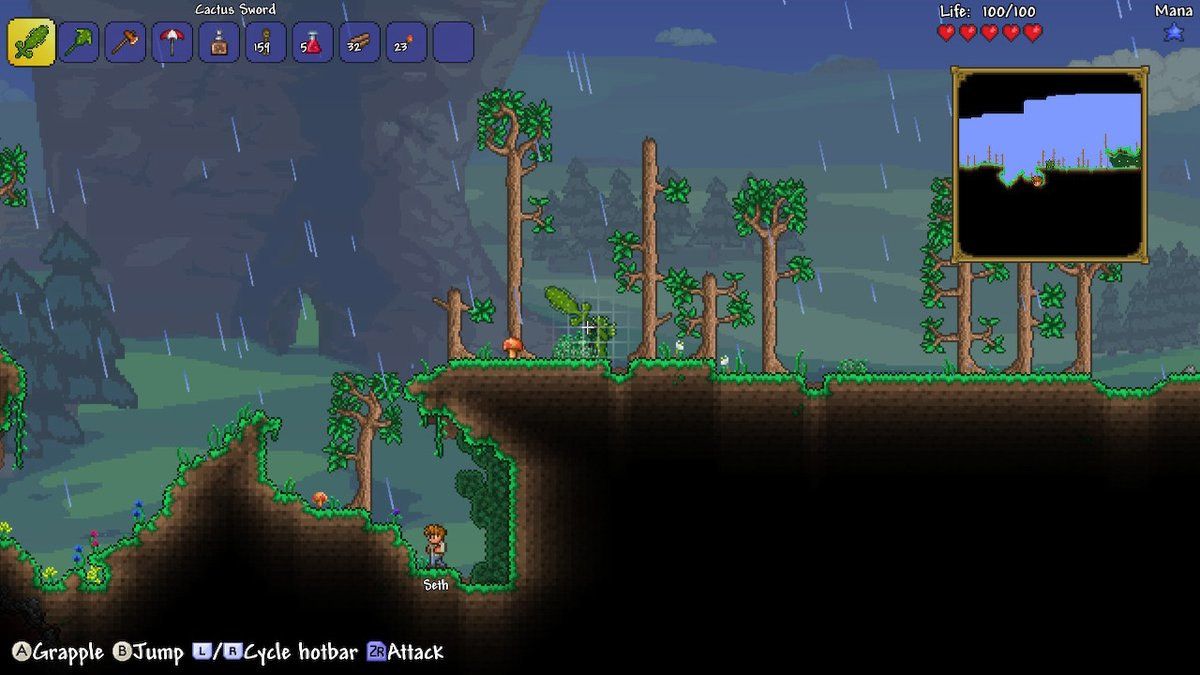Screen dimensions: 1200x675
Task: Select the empty last hotbar slot
Action: pyautogui.click(x=453, y=43)
